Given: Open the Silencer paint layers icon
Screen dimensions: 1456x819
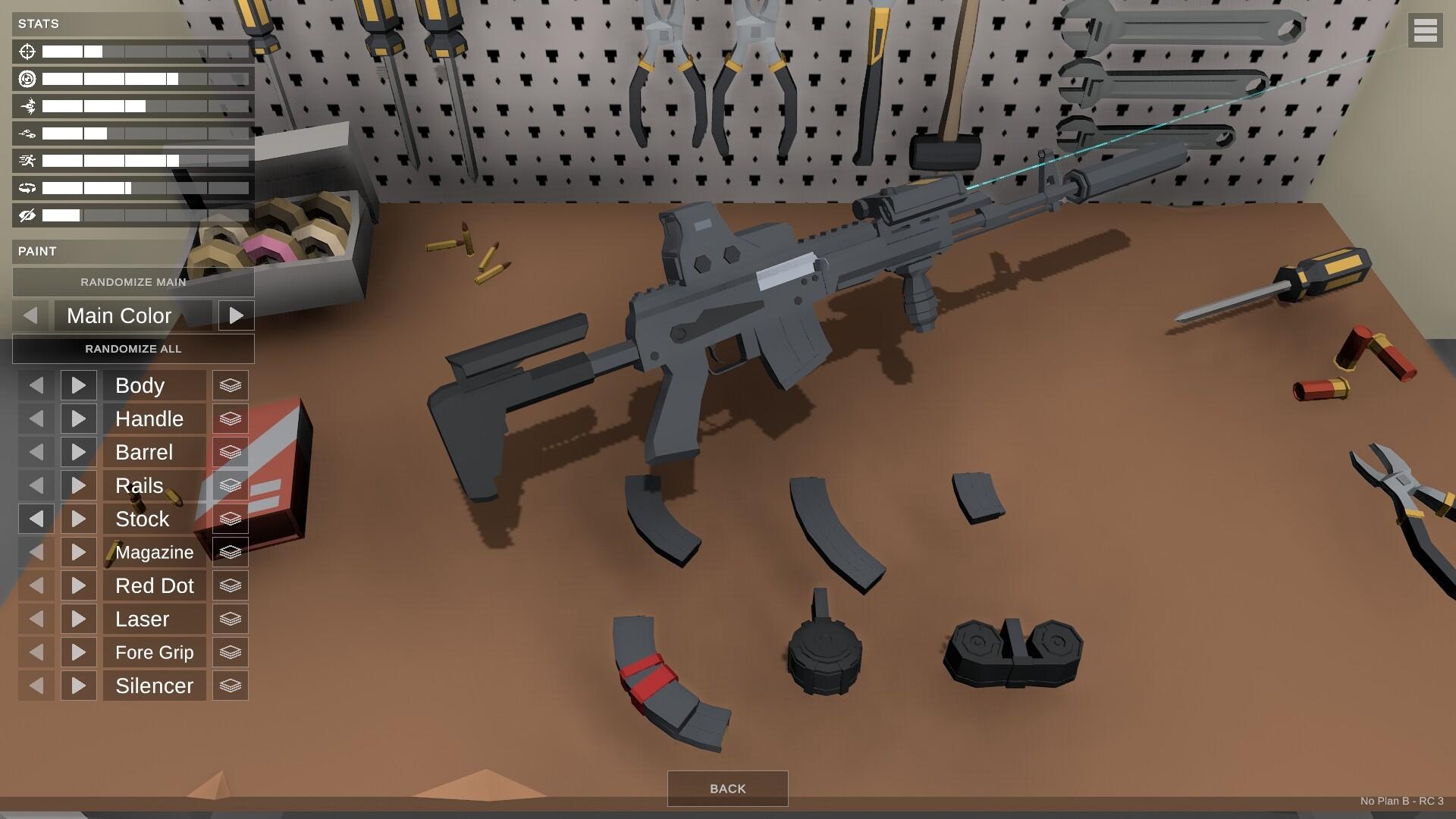Looking at the screenshot, I should [x=230, y=685].
